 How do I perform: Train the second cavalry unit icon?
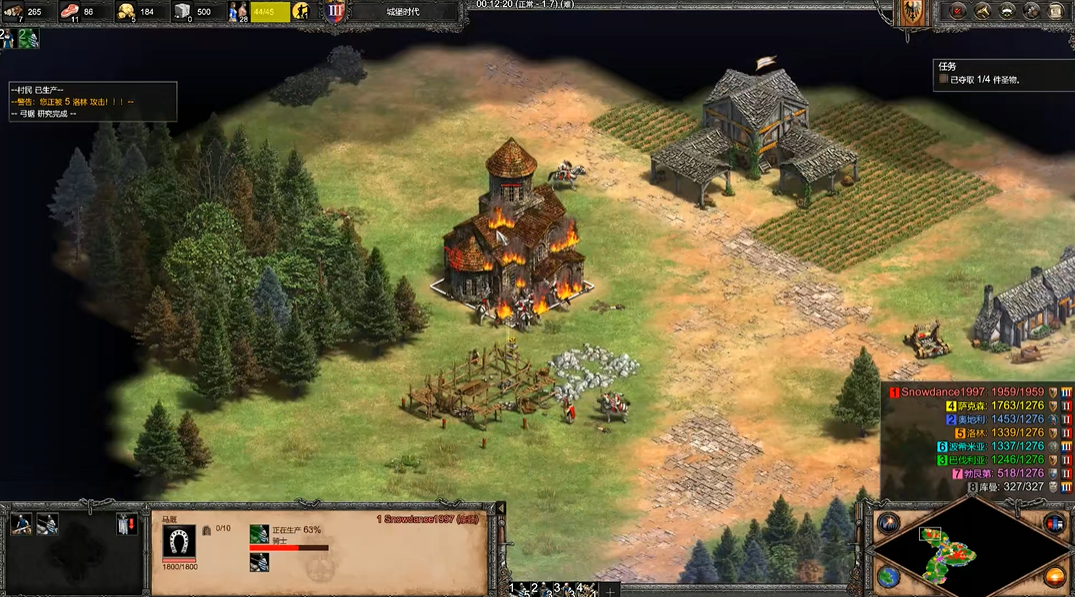tap(47, 524)
